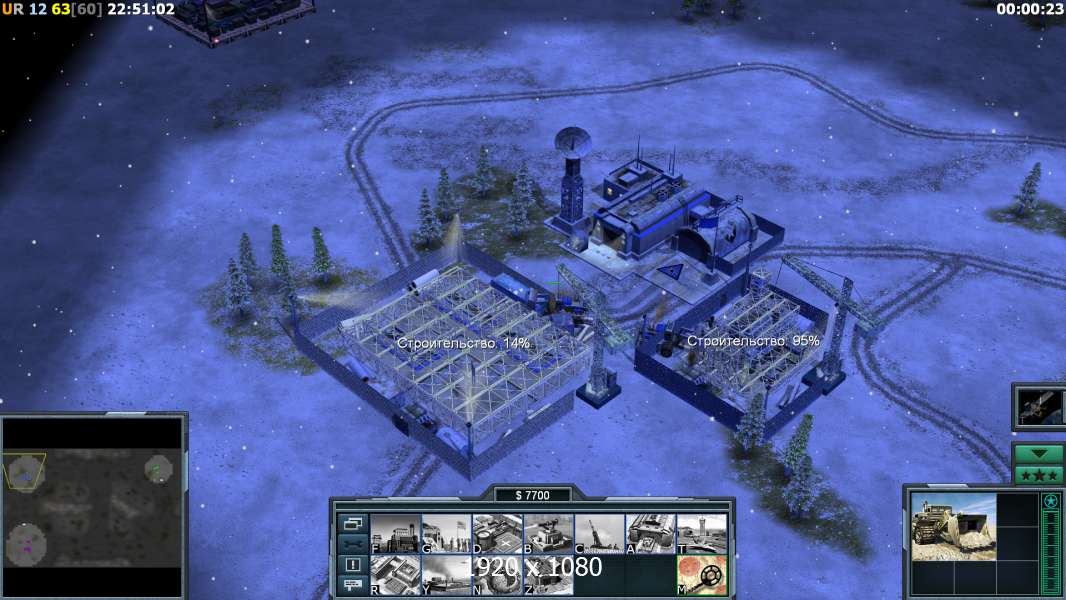Image resolution: width=1066 pixels, height=600 pixels.
Task: Activate the mine detector command (M)
Action: click(702, 575)
